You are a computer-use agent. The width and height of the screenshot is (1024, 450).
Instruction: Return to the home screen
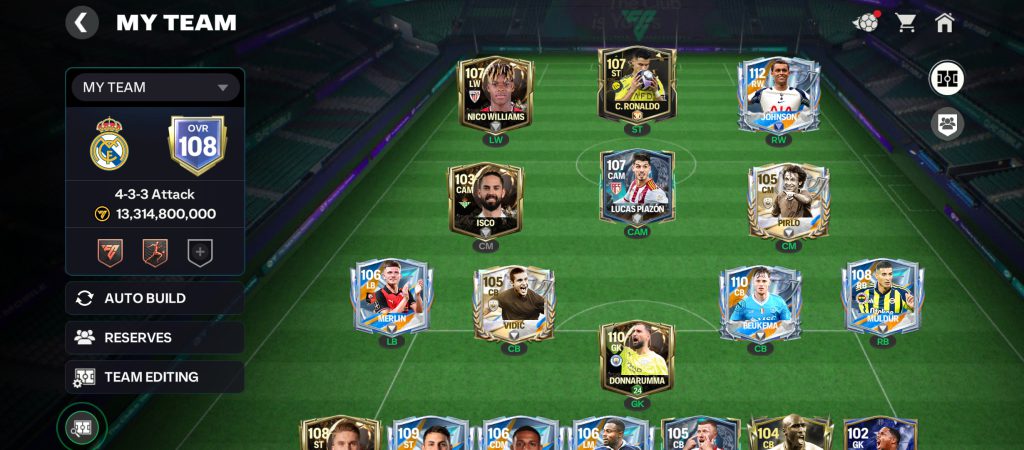944,22
